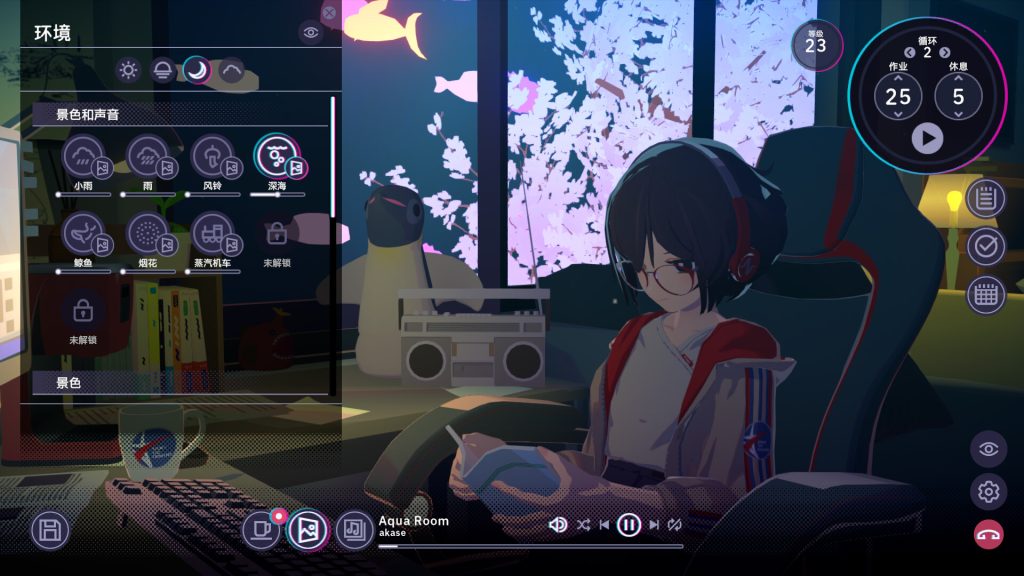This screenshot has width=1024, height=576.
Task: Open the notes notepad icon
Action: (985, 198)
